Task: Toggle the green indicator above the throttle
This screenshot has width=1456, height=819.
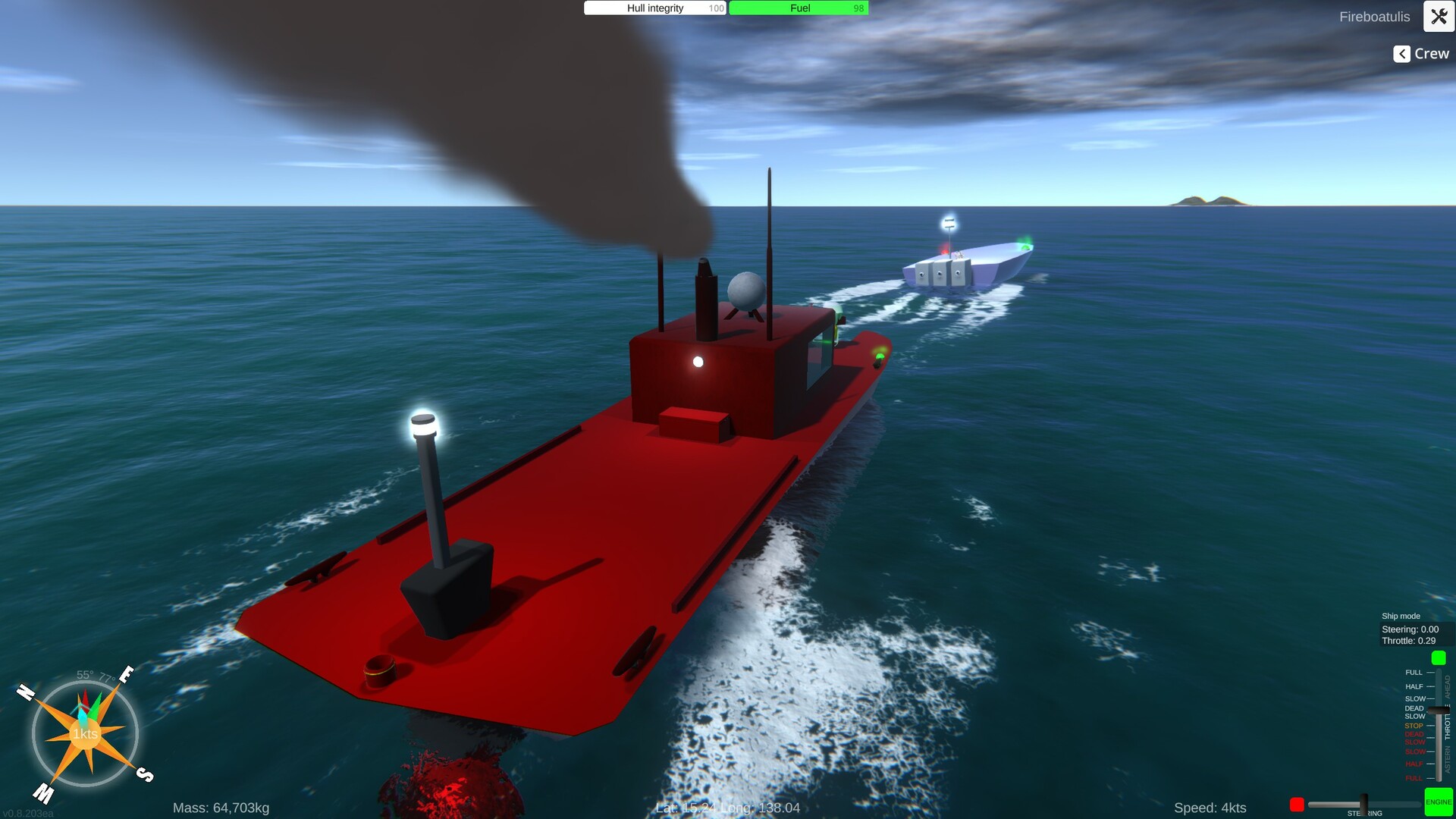Action: click(1438, 658)
